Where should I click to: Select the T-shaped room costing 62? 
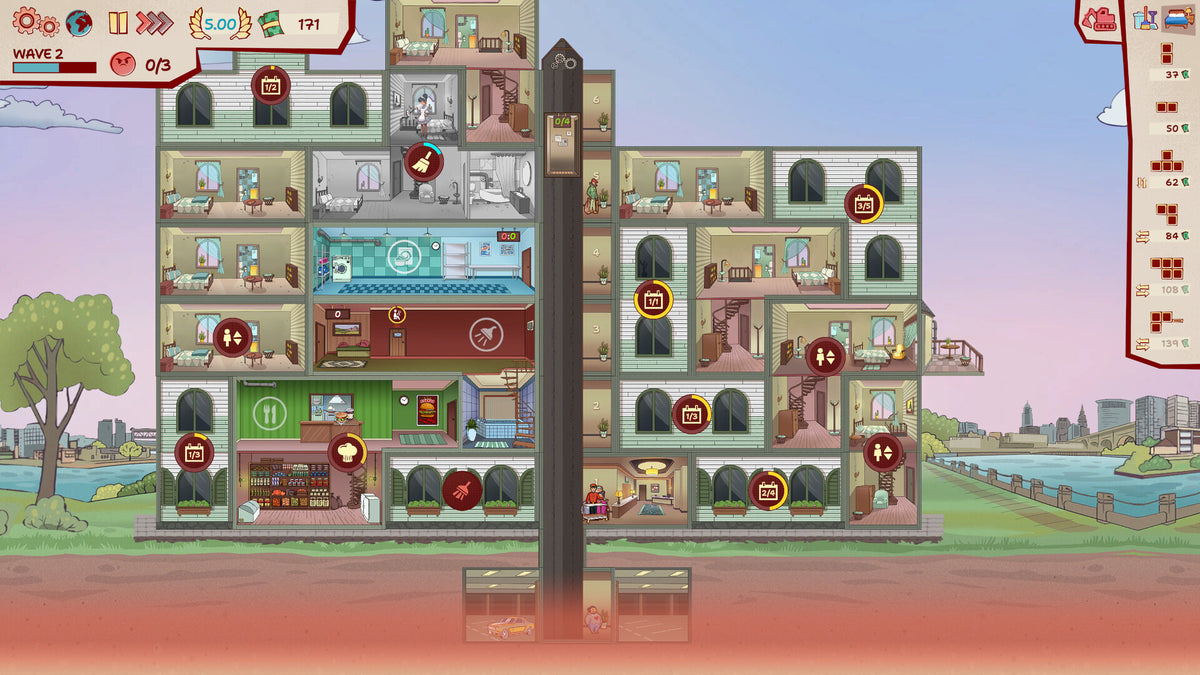coord(1166,161)
